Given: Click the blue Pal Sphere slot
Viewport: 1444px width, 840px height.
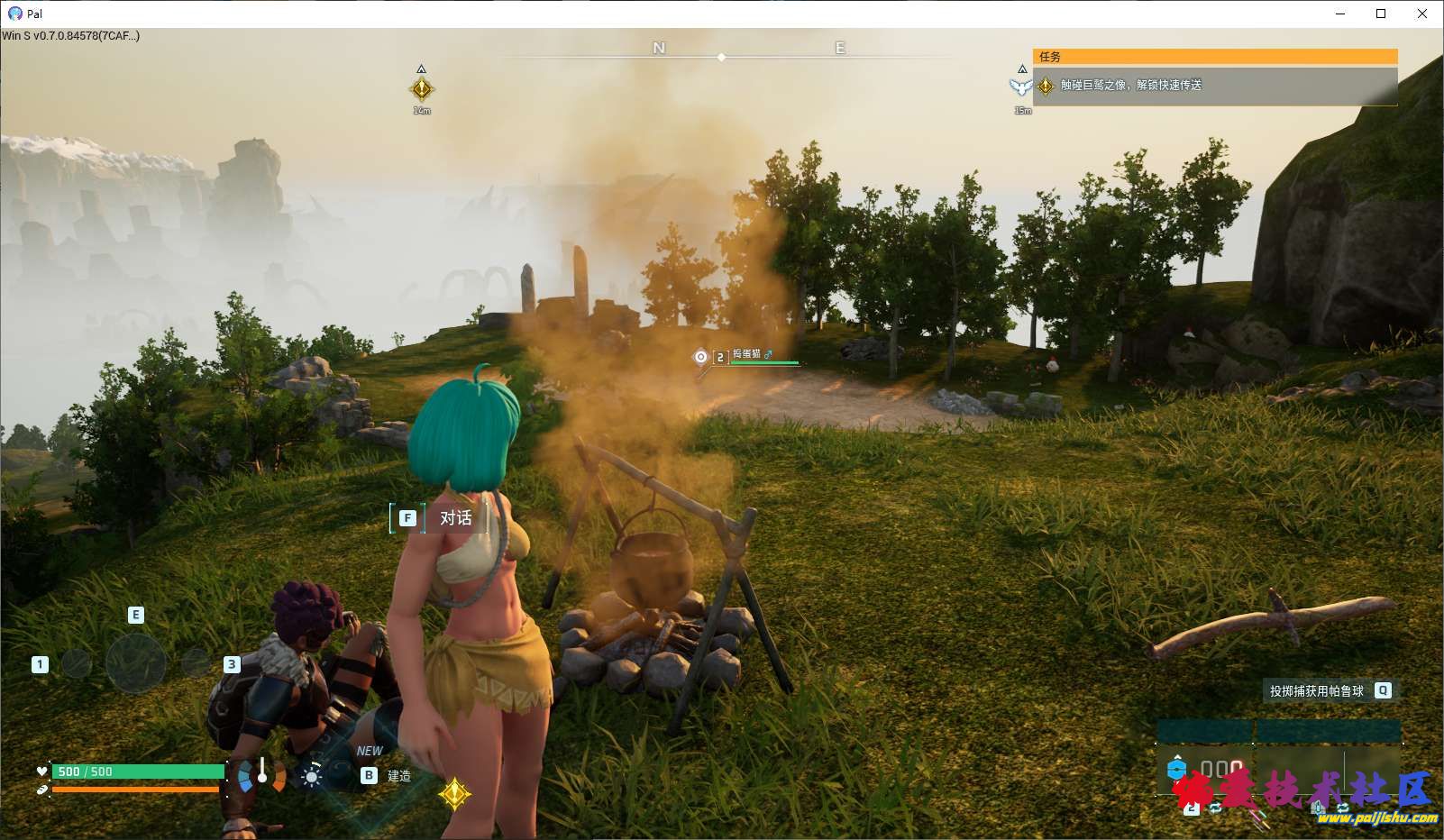Looking at the screenshot, I should pos(1176,769).
